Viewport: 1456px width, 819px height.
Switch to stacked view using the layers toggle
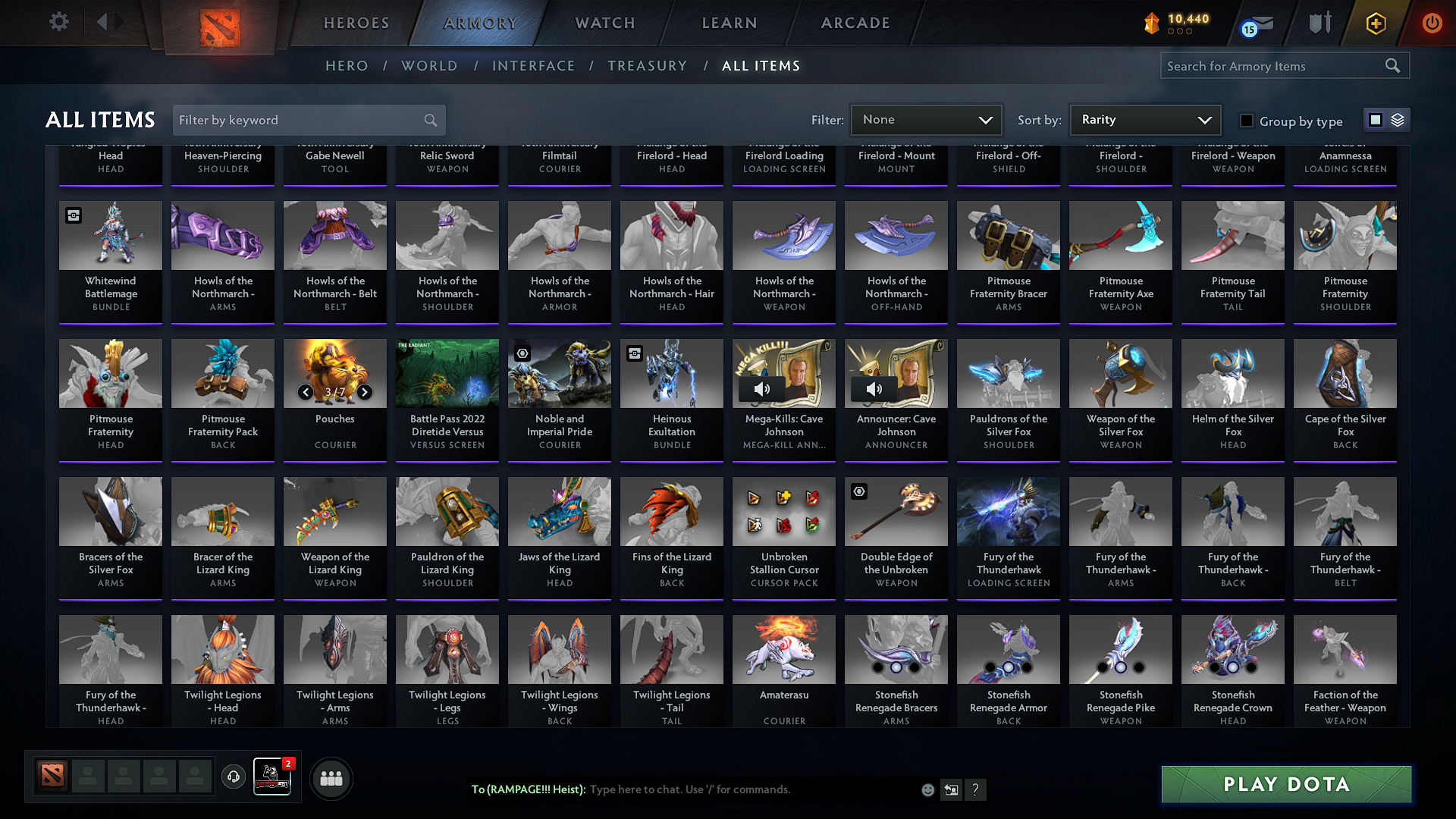(1396, 120)
